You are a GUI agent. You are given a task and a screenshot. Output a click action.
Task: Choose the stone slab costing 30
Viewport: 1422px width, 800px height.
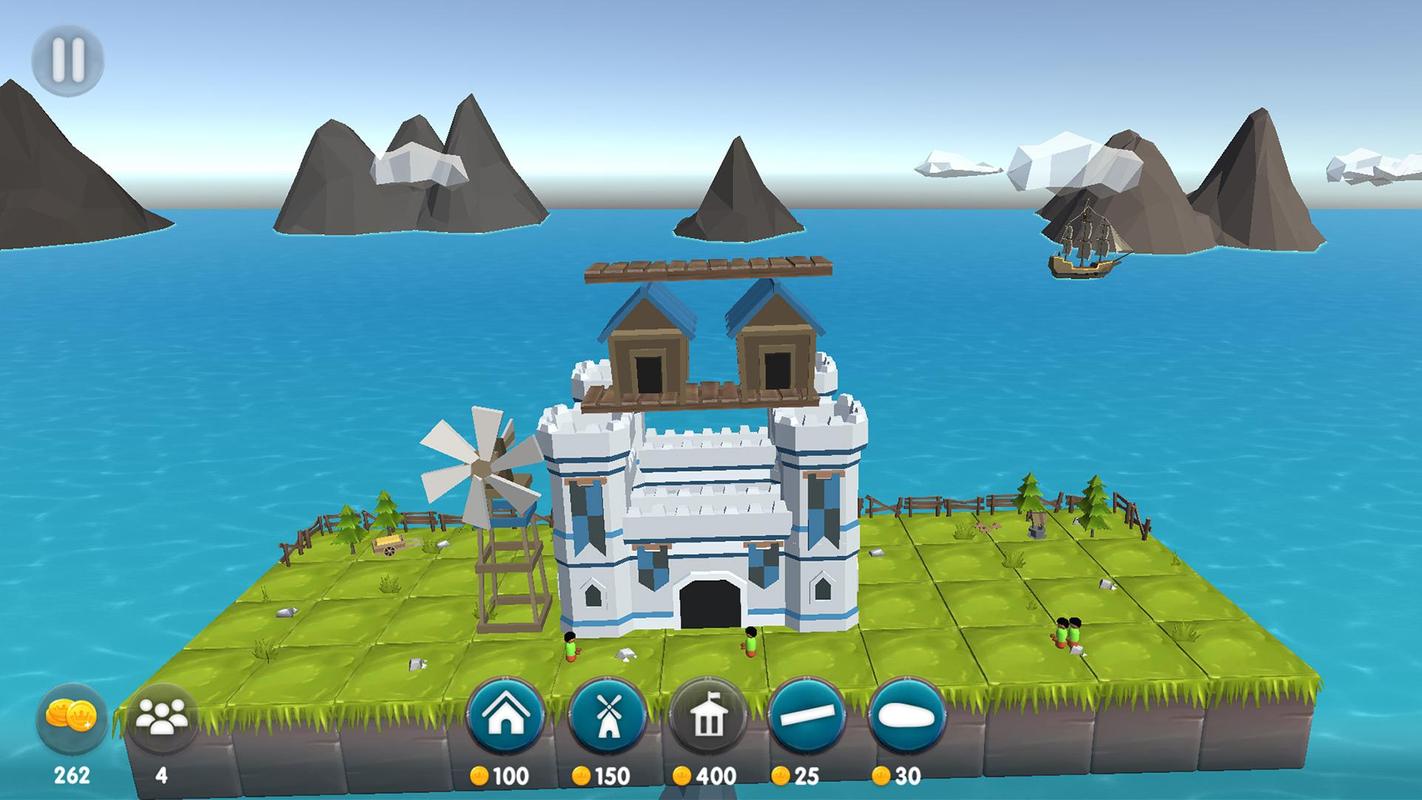coord(907,716)
